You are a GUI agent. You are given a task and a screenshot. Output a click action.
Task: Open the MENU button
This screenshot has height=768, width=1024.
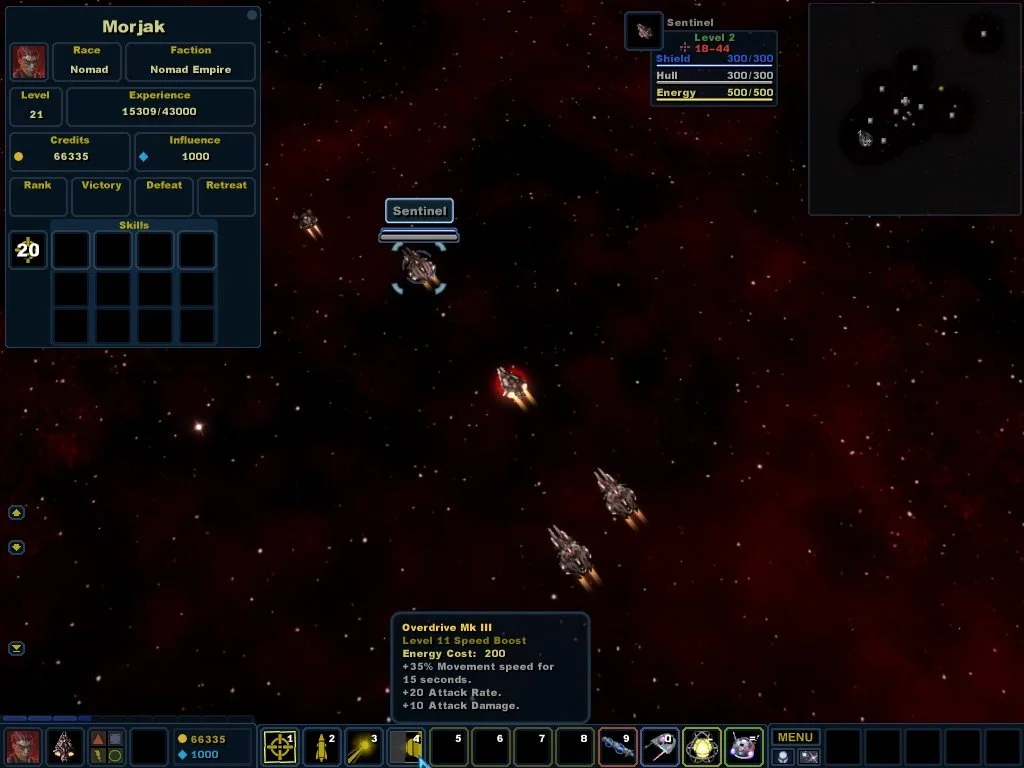tap(795, 738)
